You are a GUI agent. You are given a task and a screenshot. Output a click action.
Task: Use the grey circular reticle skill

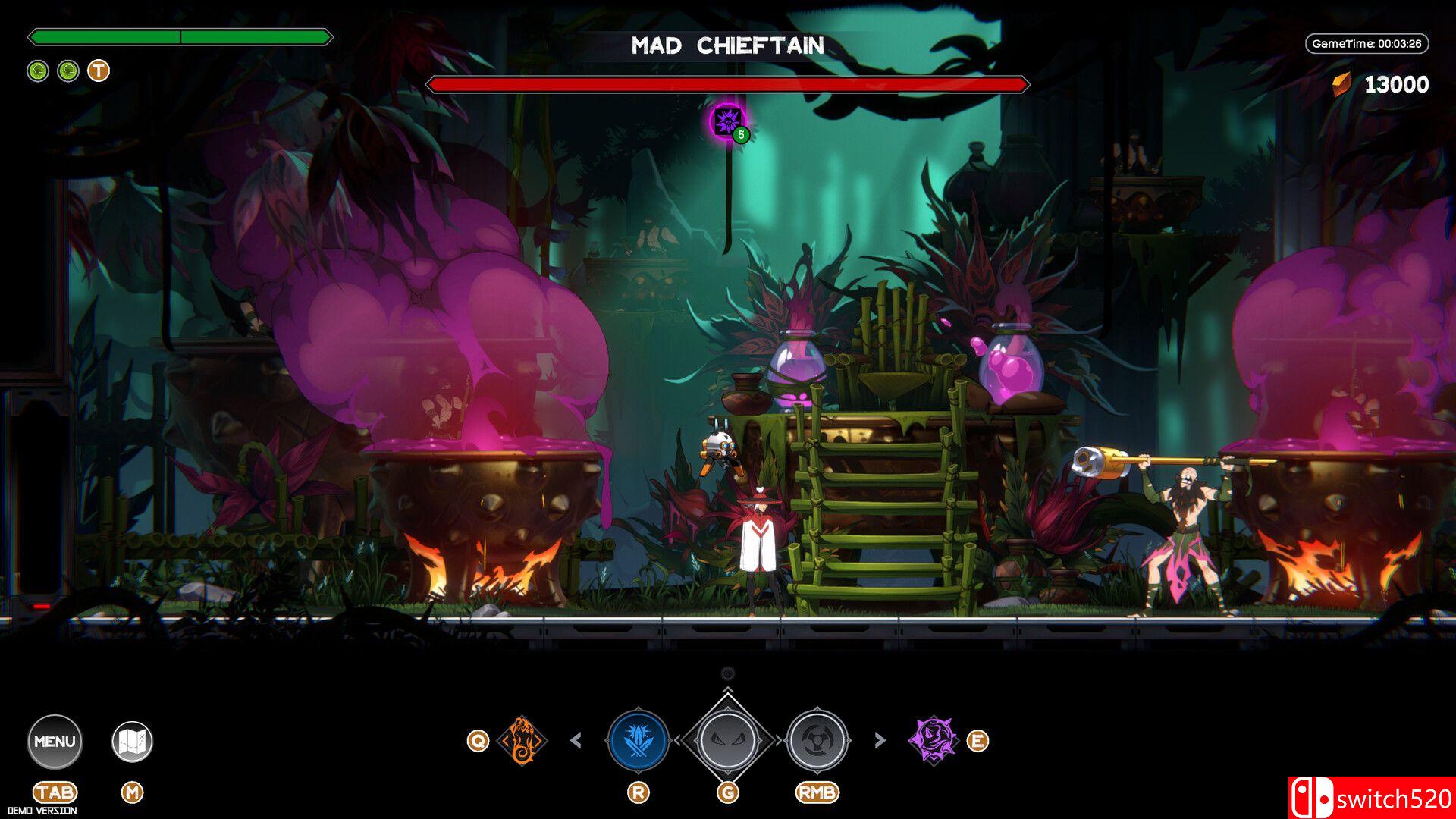coord(817,740)
